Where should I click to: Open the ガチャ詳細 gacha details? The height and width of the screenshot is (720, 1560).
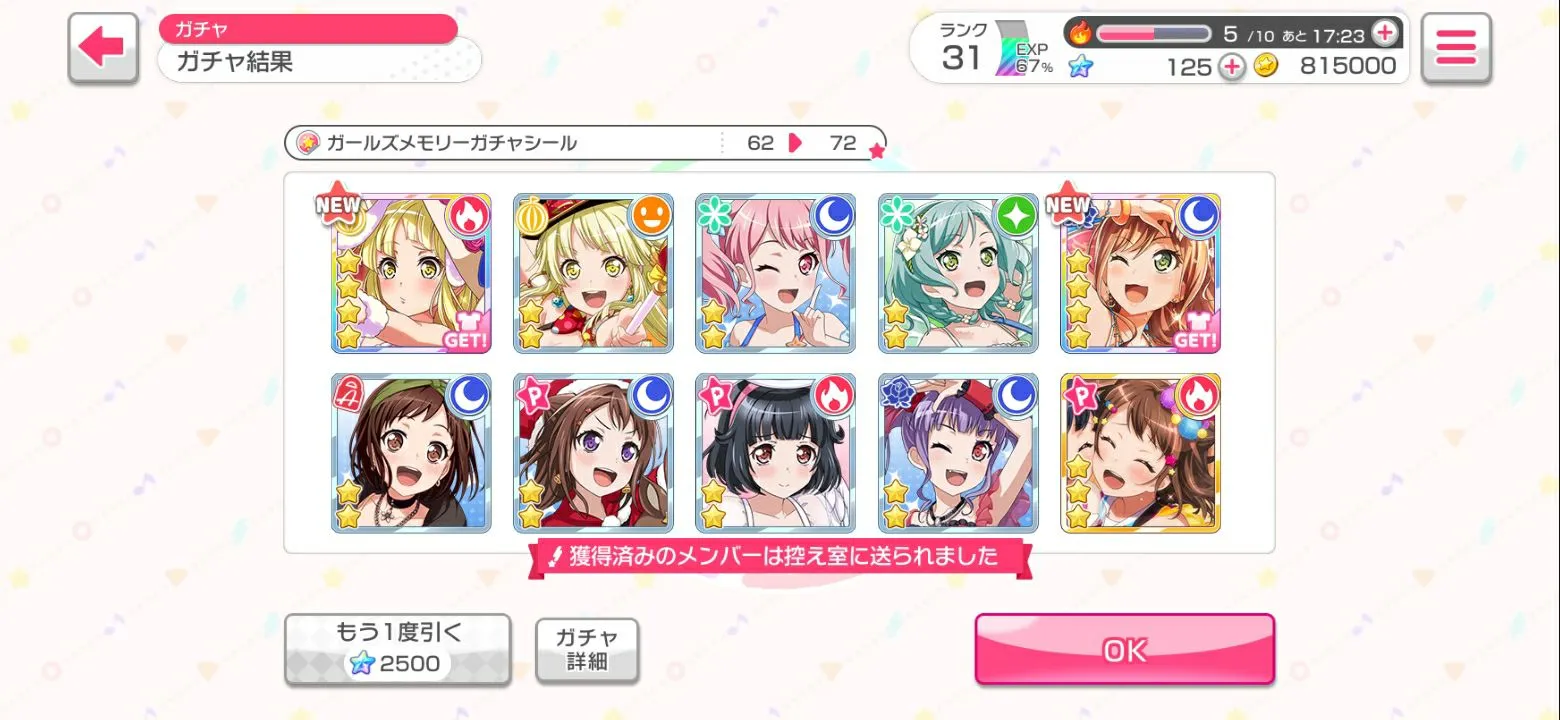coord(587,650)
